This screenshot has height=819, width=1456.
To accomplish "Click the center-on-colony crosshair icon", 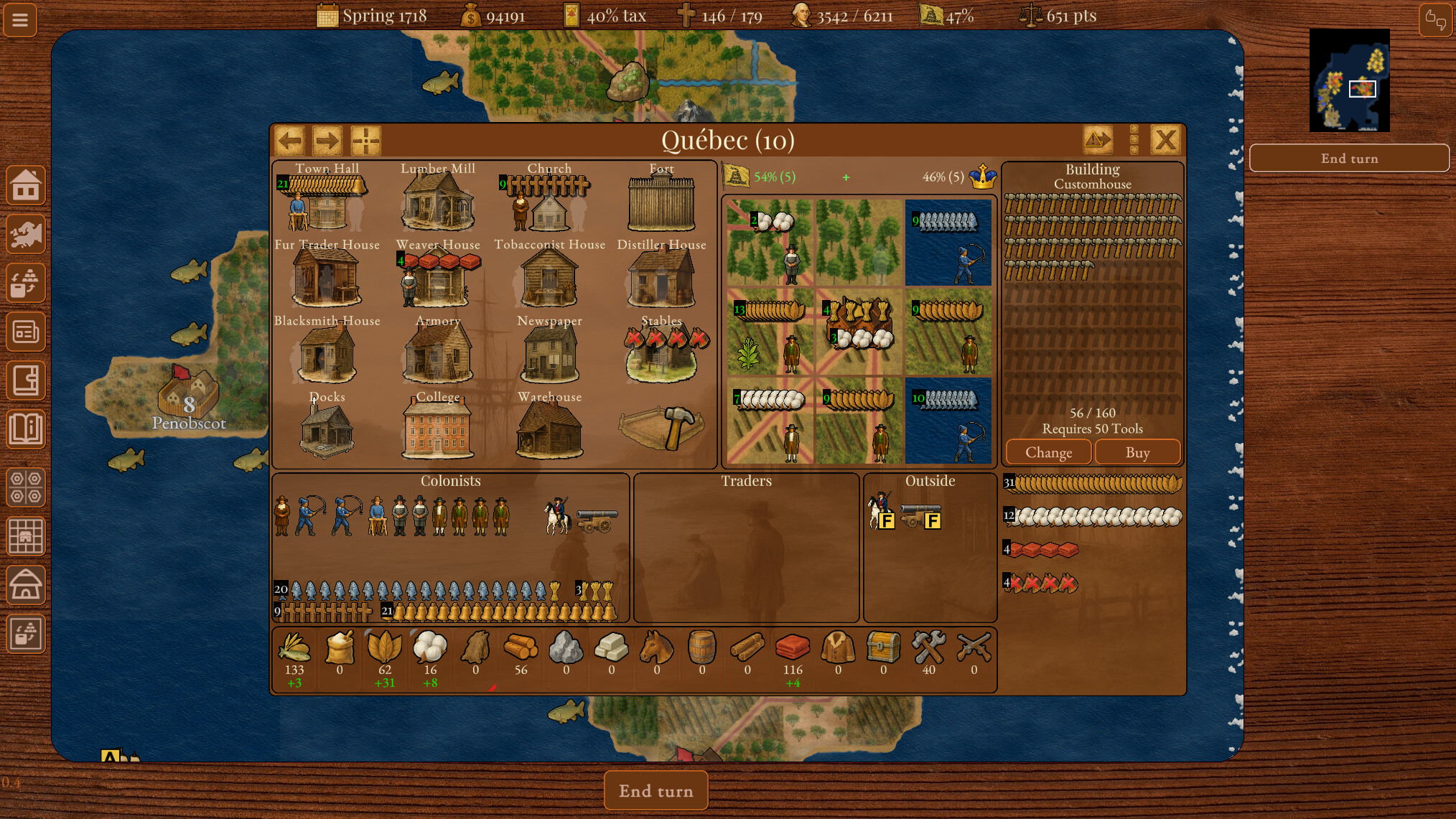I will 367,141.
